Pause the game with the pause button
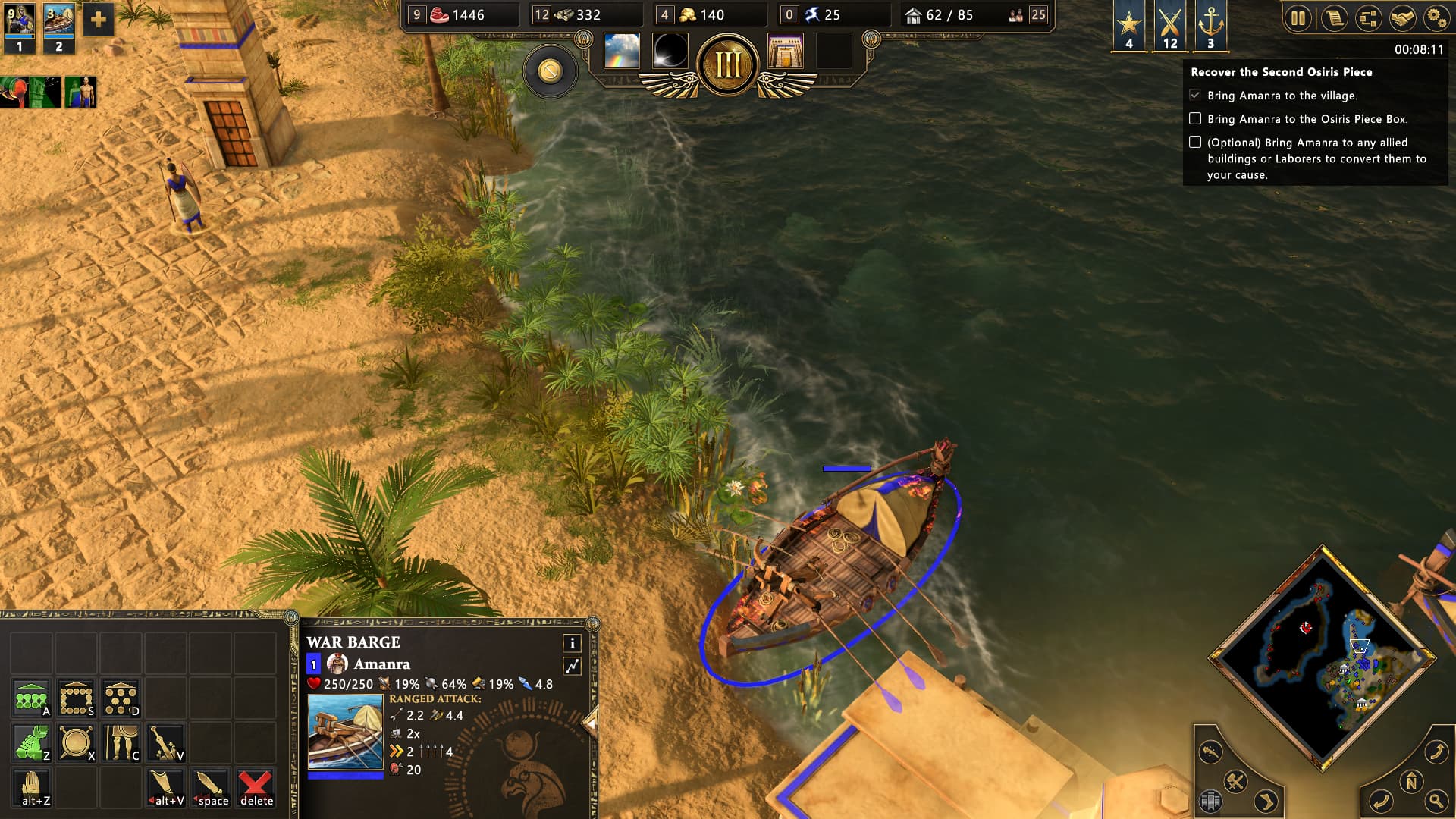Screen dimensions: 1456x819 (x=1298, y=18)
